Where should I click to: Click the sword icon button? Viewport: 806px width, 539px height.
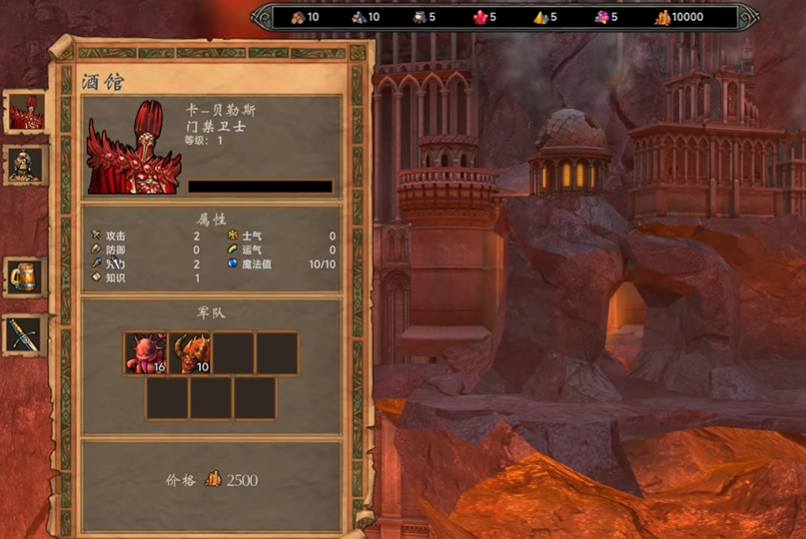[24, 333]
